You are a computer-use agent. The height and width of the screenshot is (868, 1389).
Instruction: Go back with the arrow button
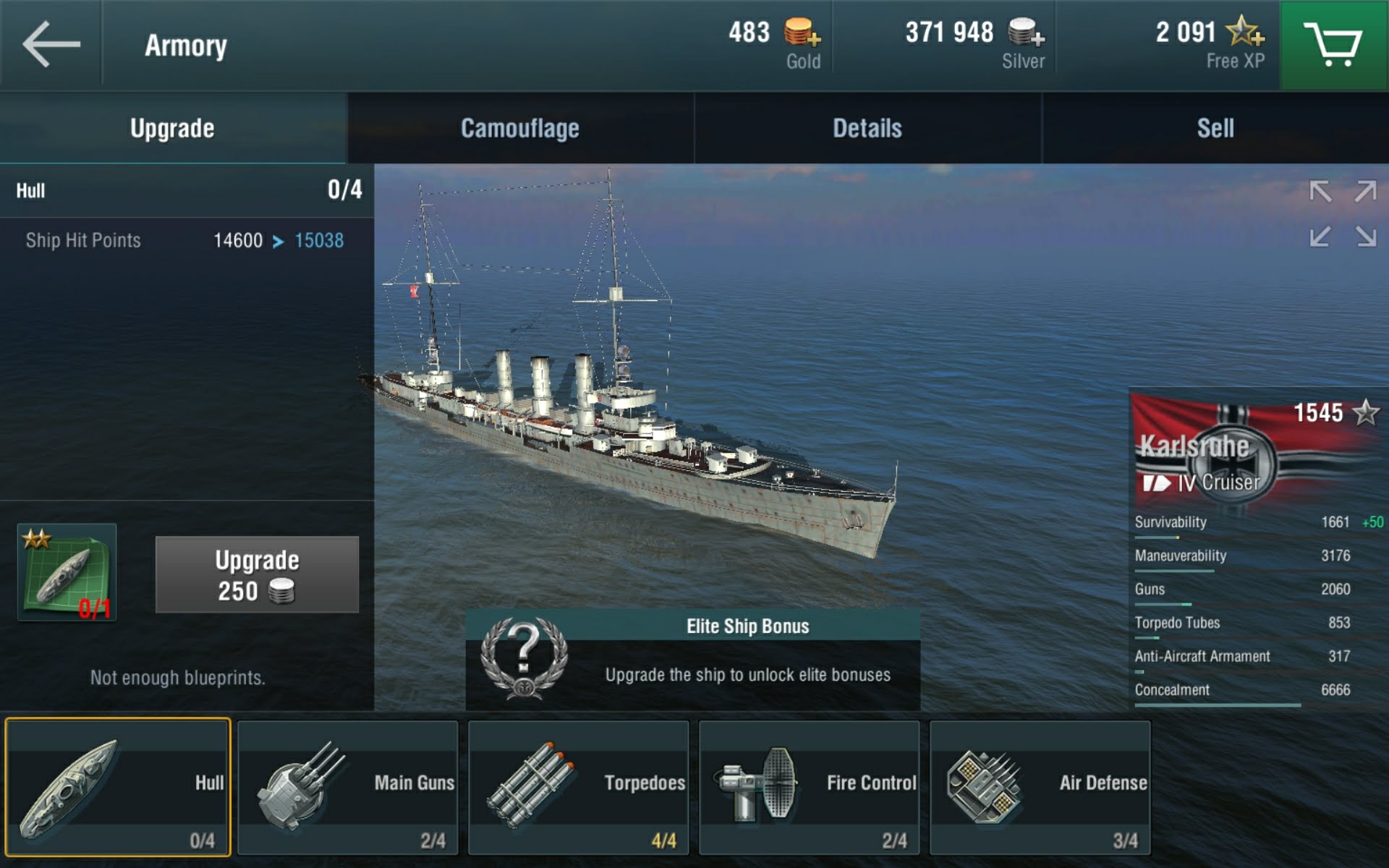click(51, 45)
